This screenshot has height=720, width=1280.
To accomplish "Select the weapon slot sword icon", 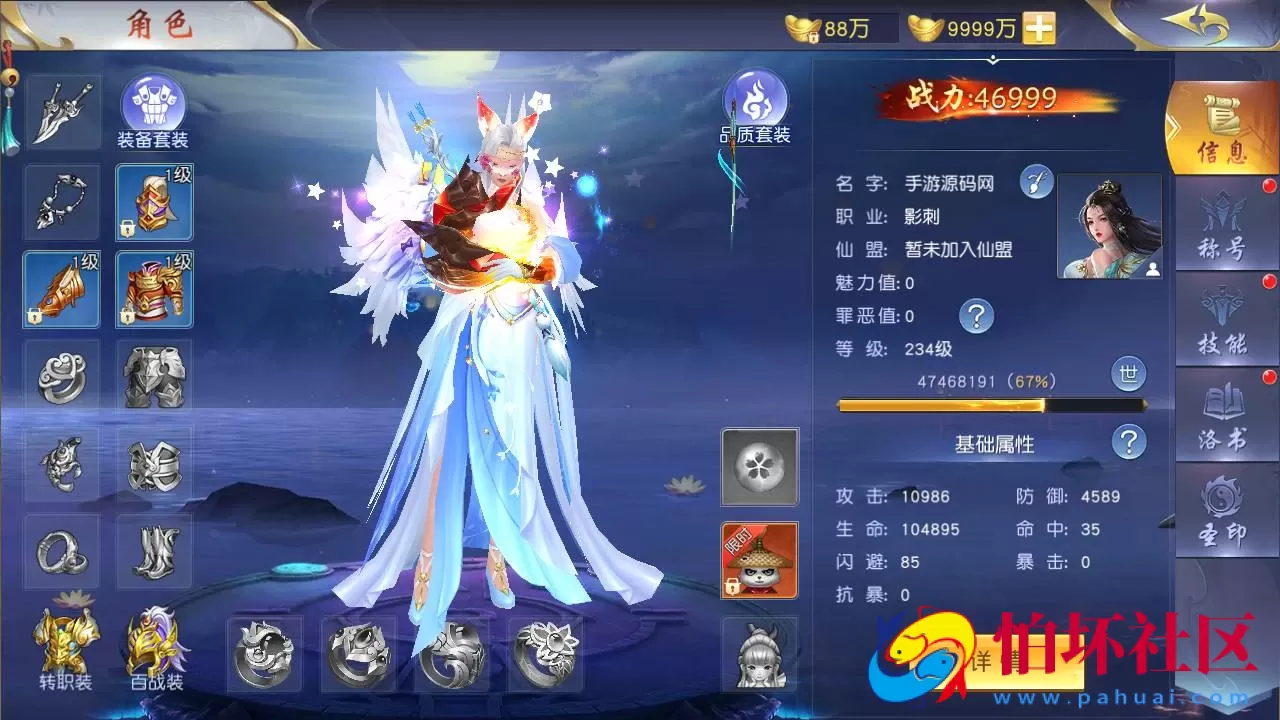I will pyautogui.click(x=61, y=110).
